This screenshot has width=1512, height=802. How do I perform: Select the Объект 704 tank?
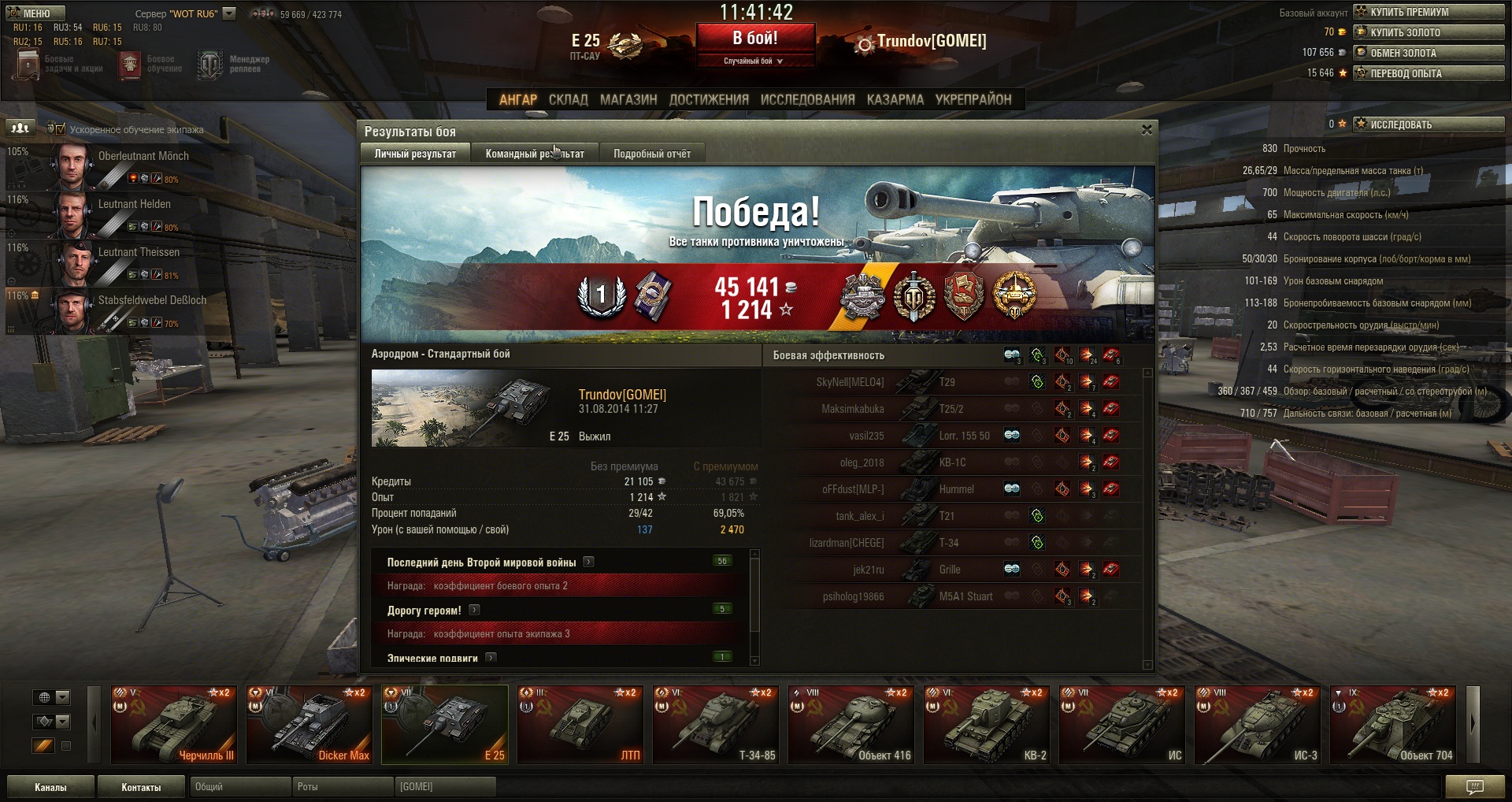[1392, 725]
